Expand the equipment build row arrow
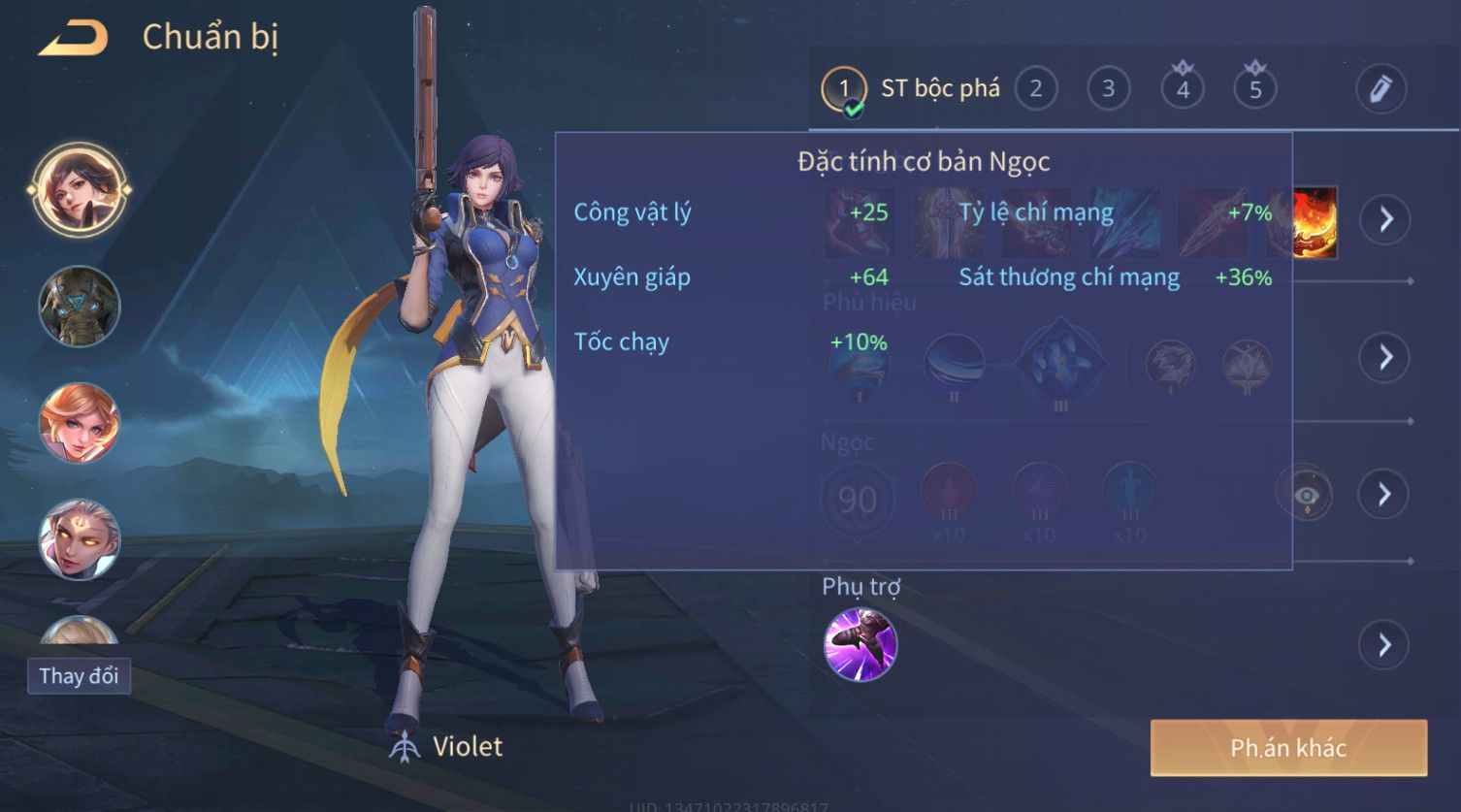 1384,219
